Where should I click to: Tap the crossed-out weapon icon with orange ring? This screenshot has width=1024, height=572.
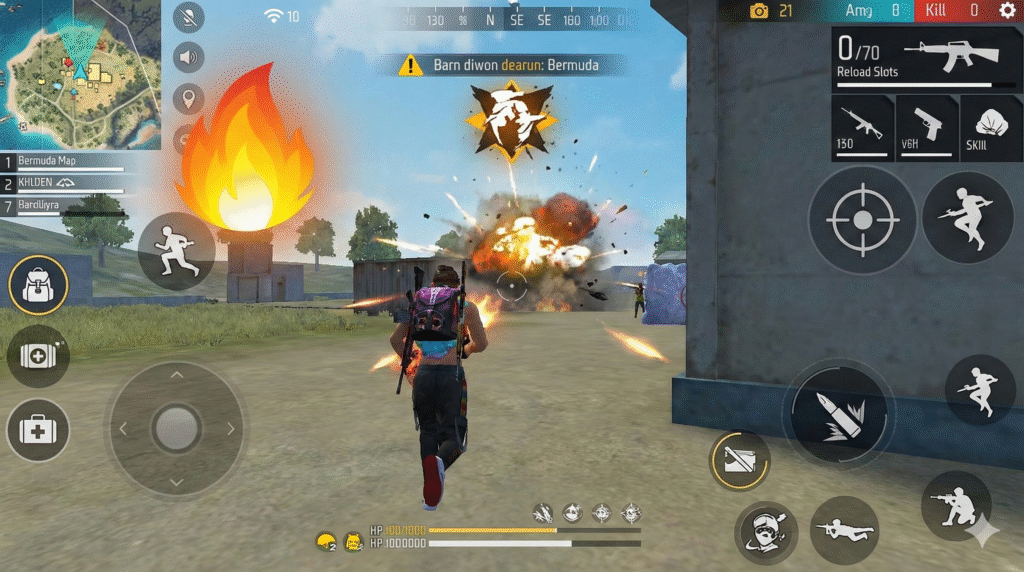click(x=741, y=461)
